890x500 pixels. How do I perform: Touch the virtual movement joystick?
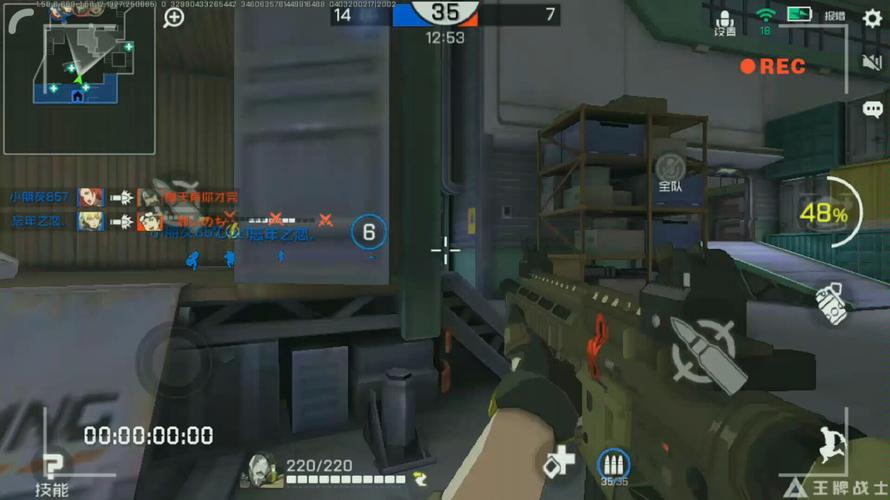176,354
